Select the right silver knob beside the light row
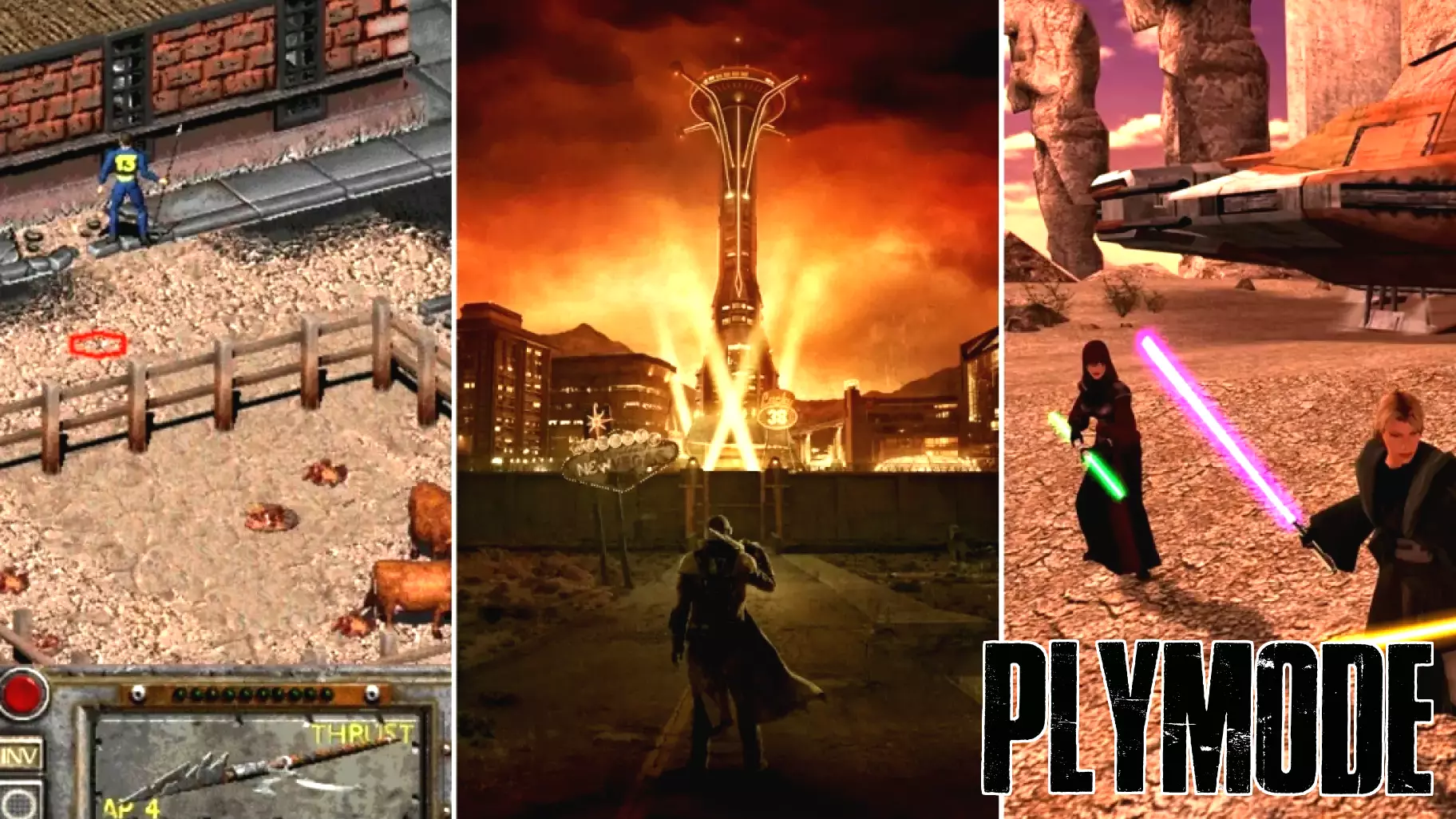Screen dimensions: 1456x819 371,693
